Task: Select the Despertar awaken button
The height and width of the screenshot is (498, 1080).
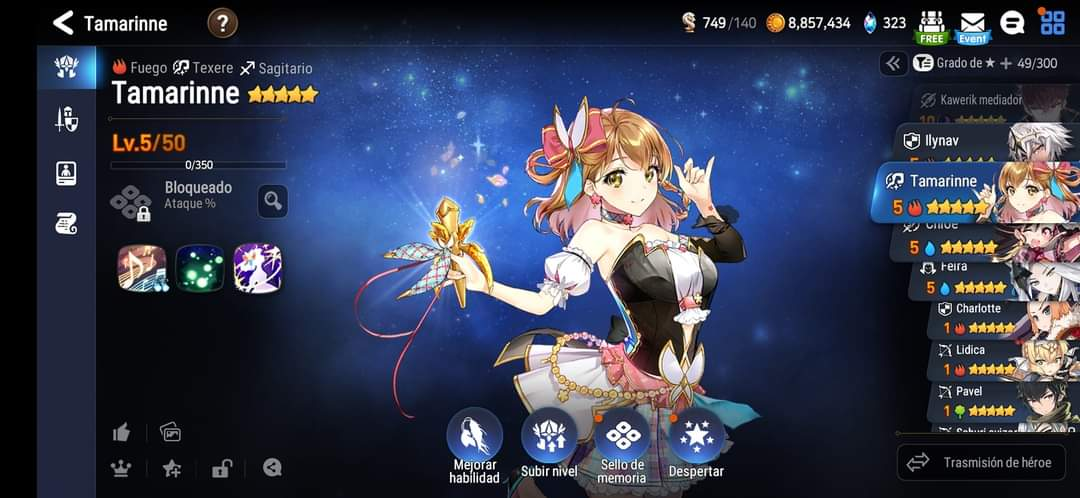Action: [x=696, y=436]
